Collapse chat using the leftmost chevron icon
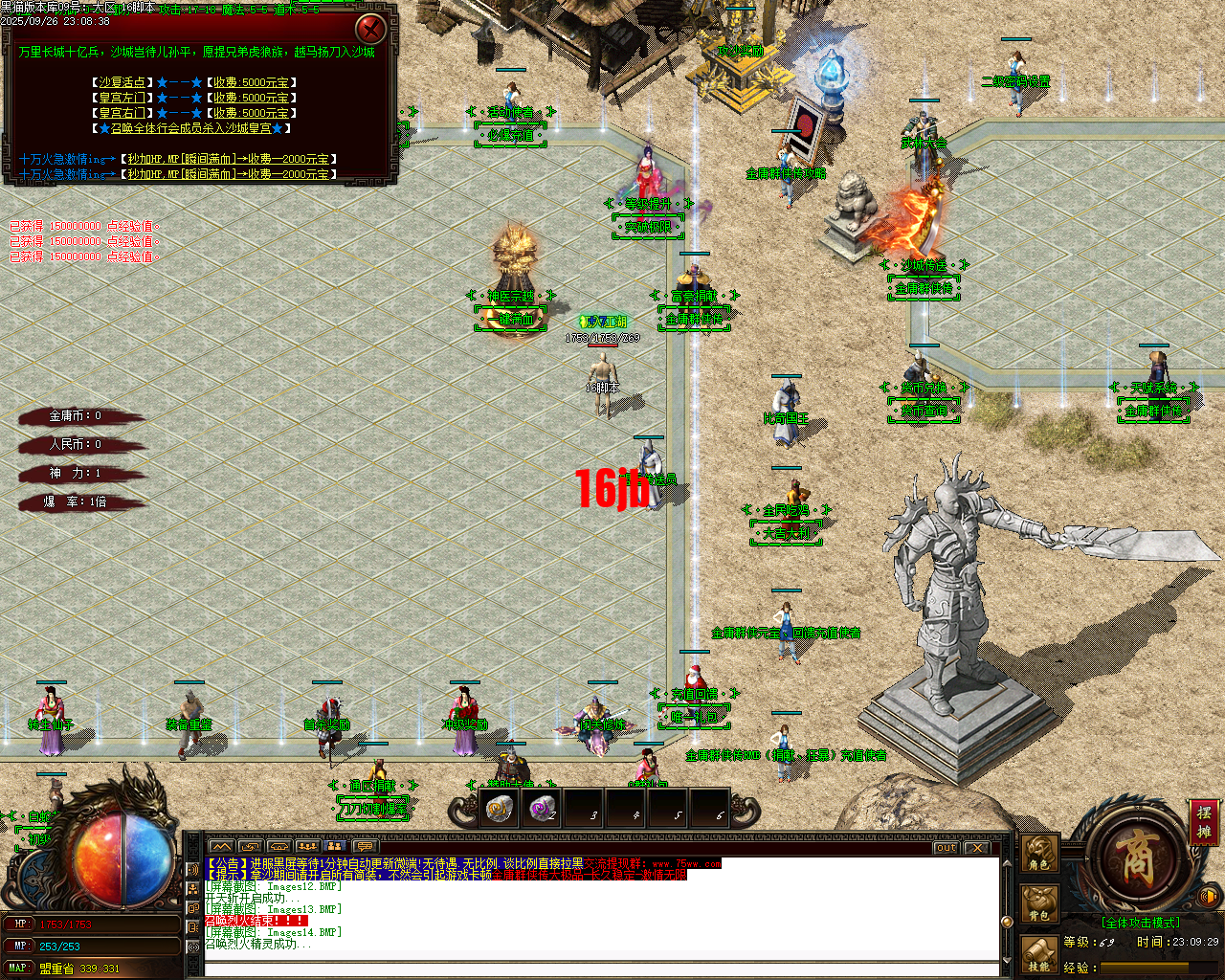 [223, 846]
